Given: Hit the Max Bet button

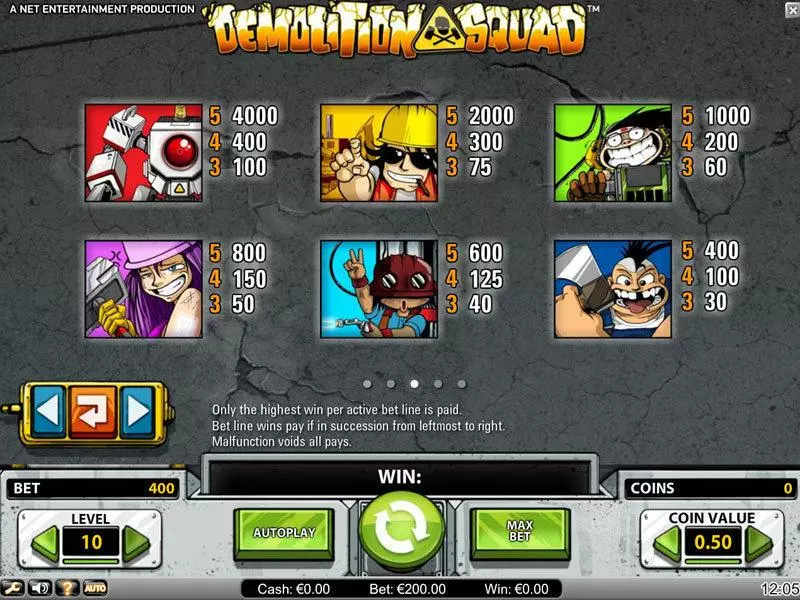Looking at the screenshot, I should pyautogui.click(x=518, y=533).
